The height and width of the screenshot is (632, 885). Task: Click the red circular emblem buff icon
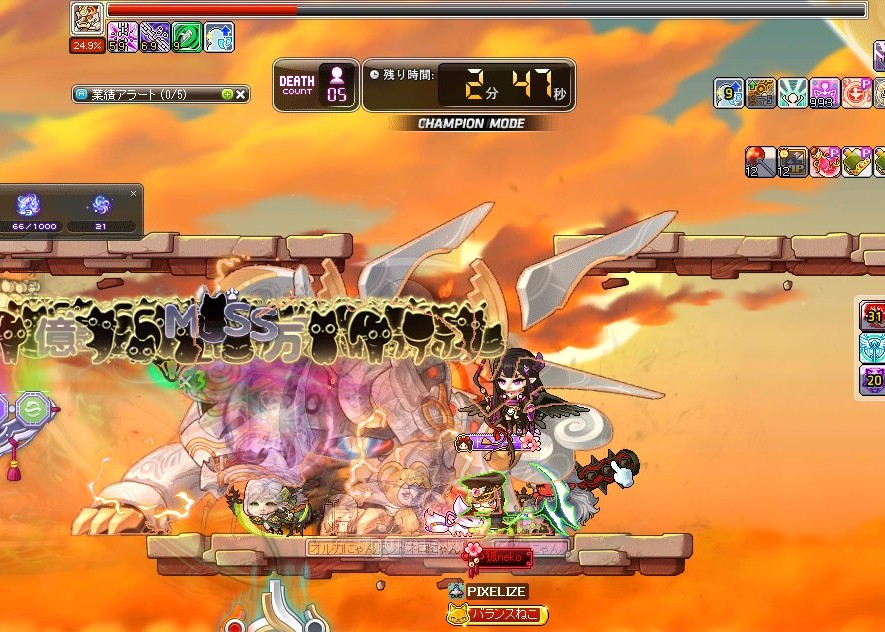click(857, 93)
